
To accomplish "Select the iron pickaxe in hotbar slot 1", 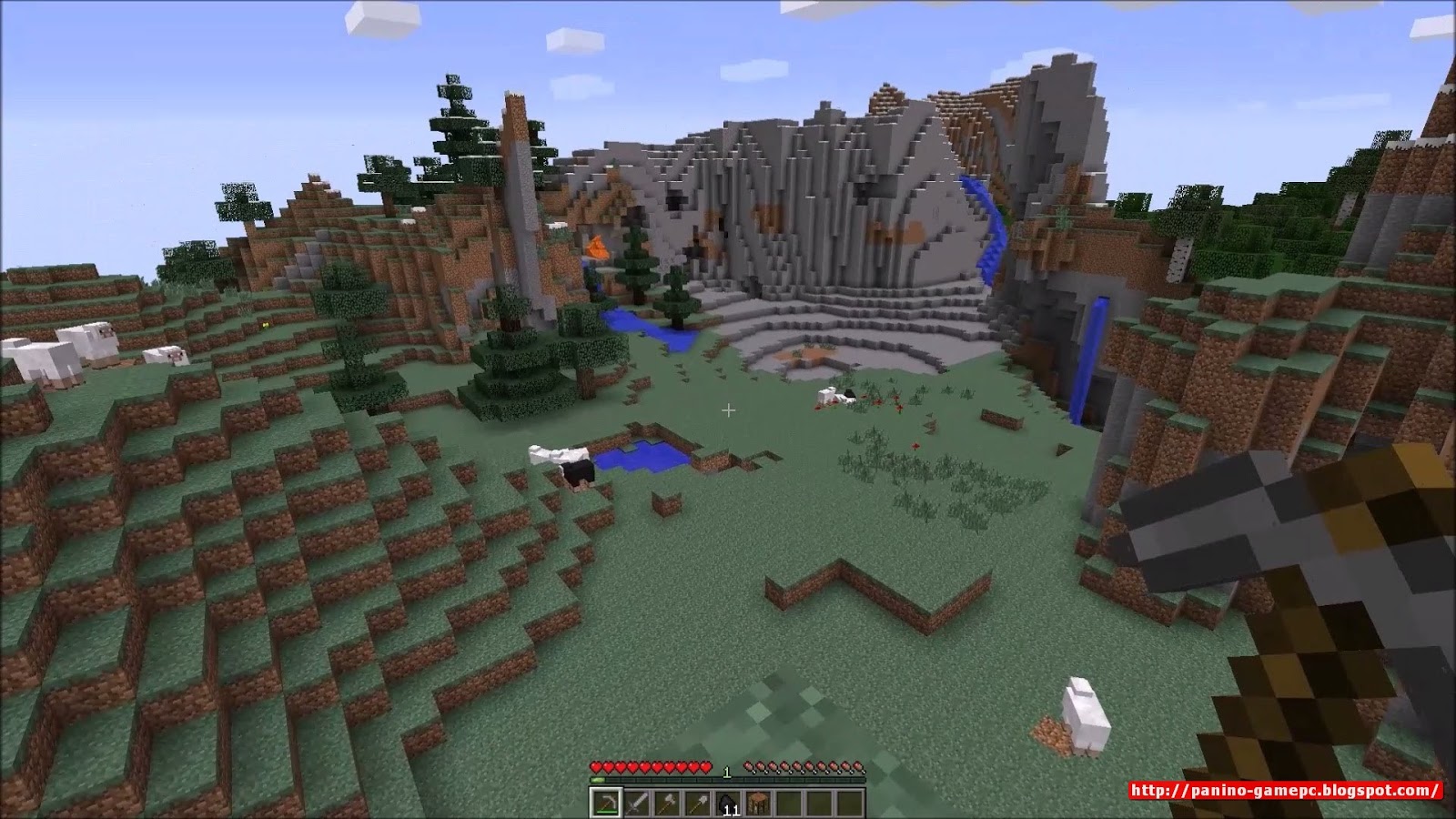I will tap(605, 803).
